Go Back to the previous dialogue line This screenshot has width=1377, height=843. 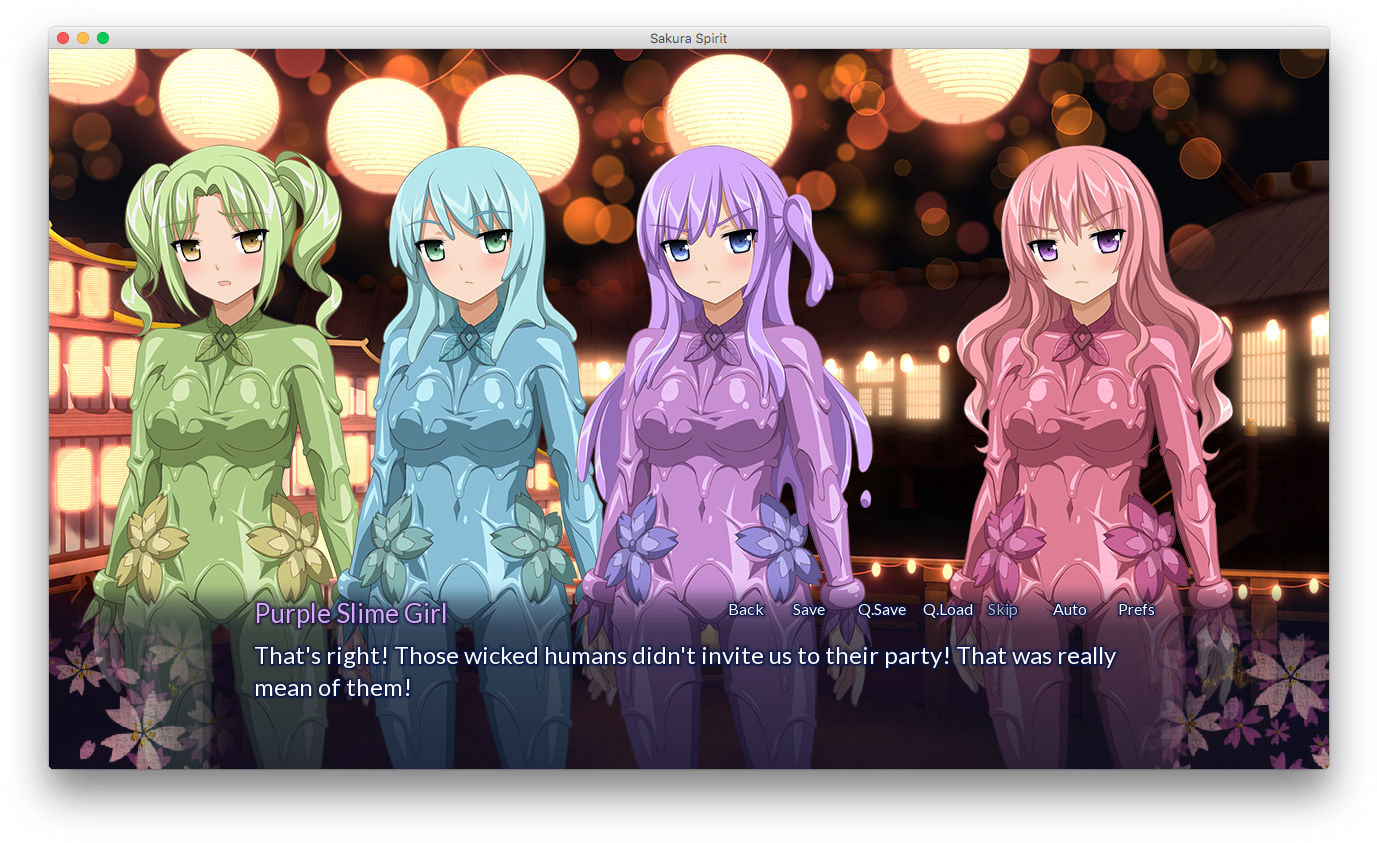click(745, 610)
